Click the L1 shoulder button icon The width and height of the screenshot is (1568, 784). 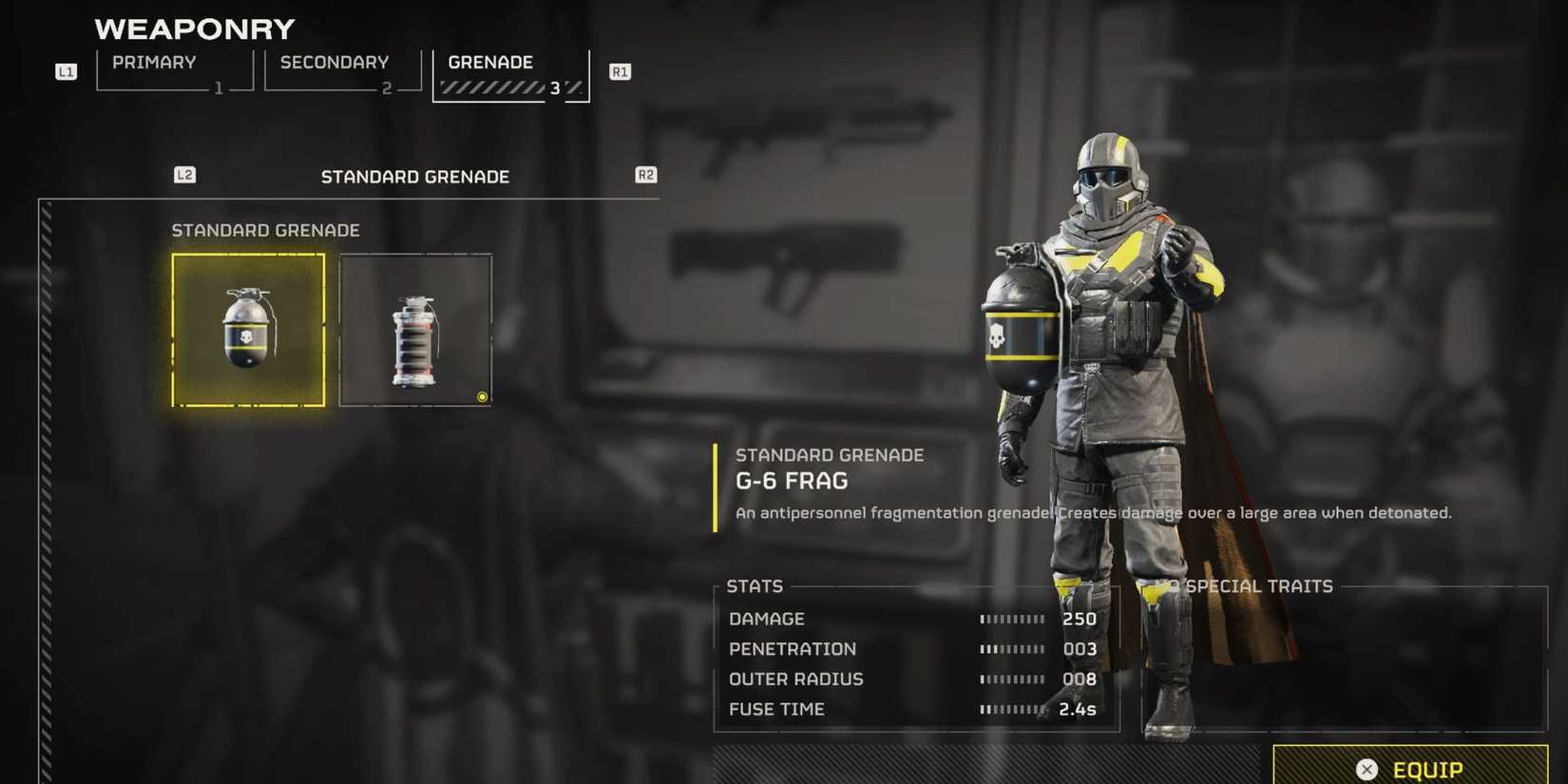[x=65, y=71]
